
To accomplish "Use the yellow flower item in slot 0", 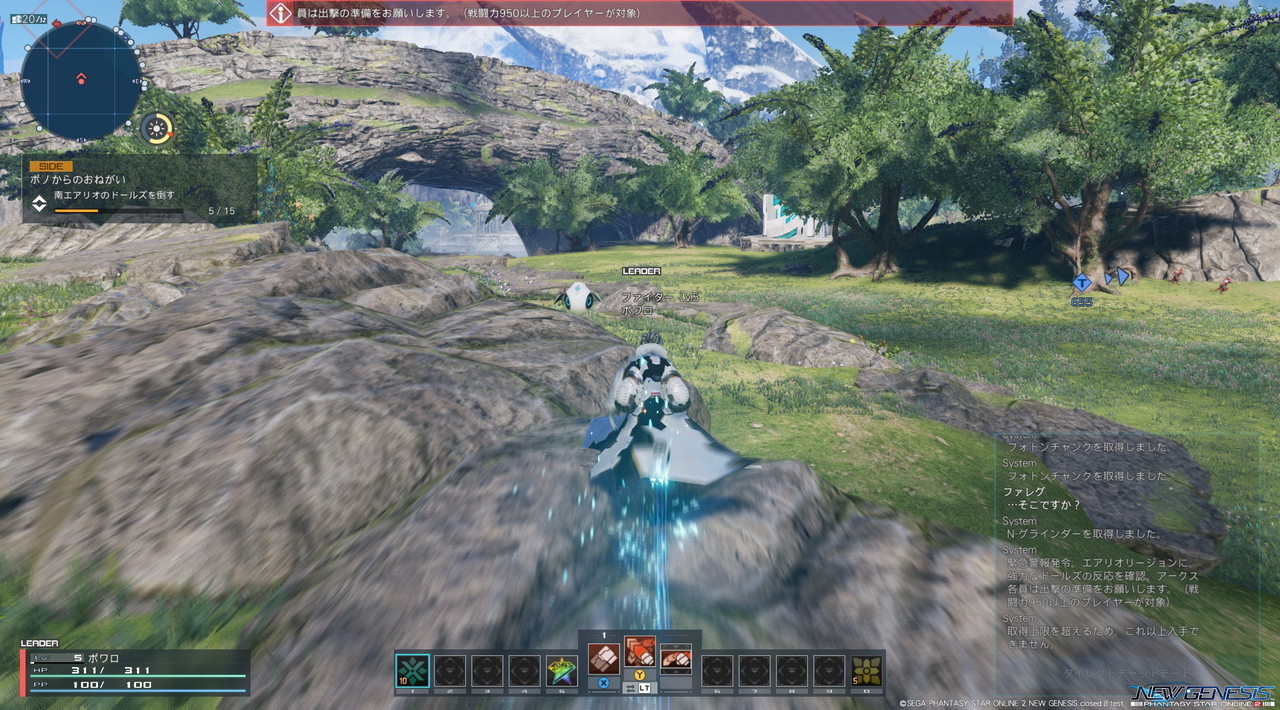I will (x=866, y=670).
